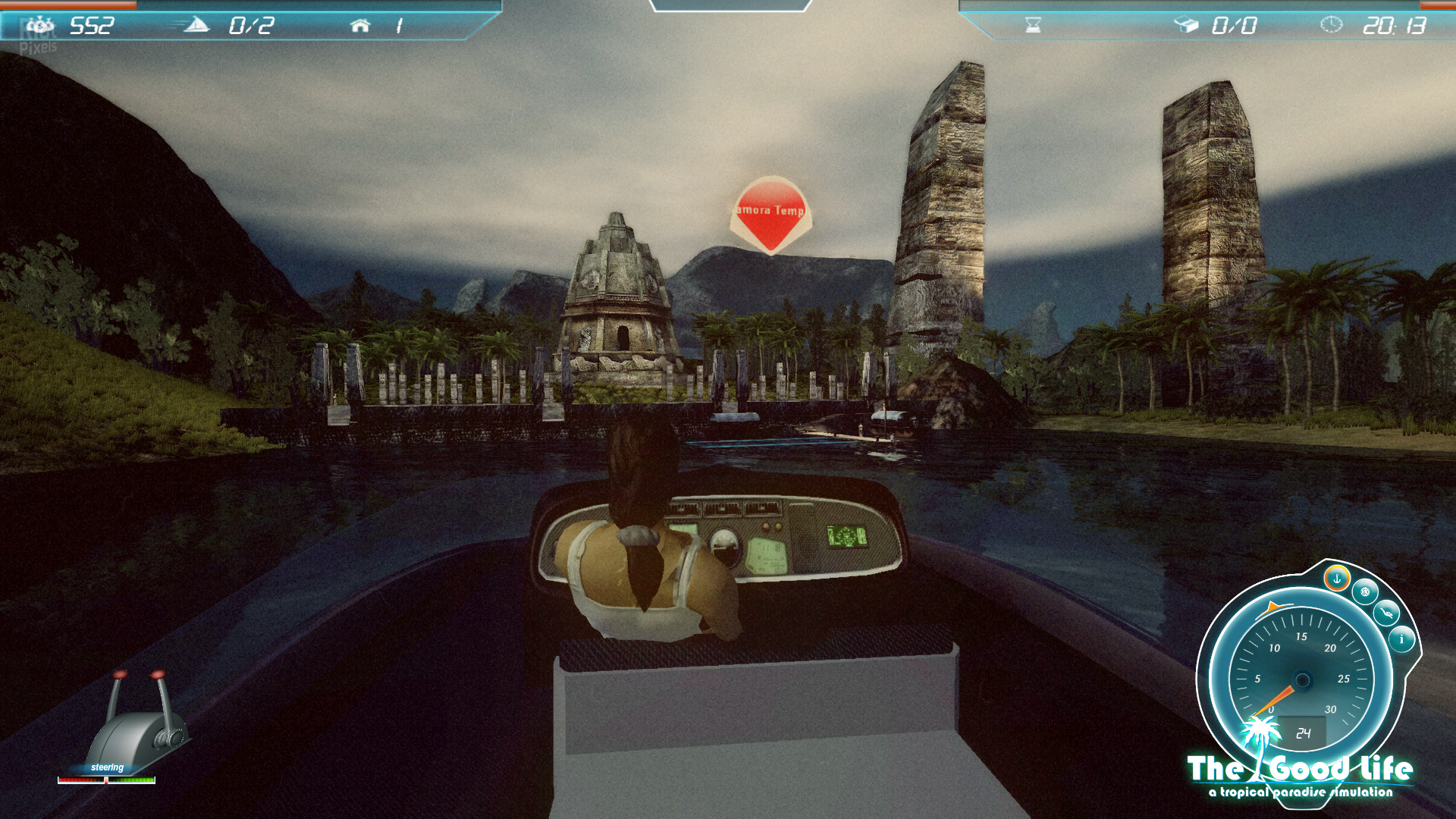Click the steering indicator bar
Screen dimensions: 1456x819
click(106, 780)
